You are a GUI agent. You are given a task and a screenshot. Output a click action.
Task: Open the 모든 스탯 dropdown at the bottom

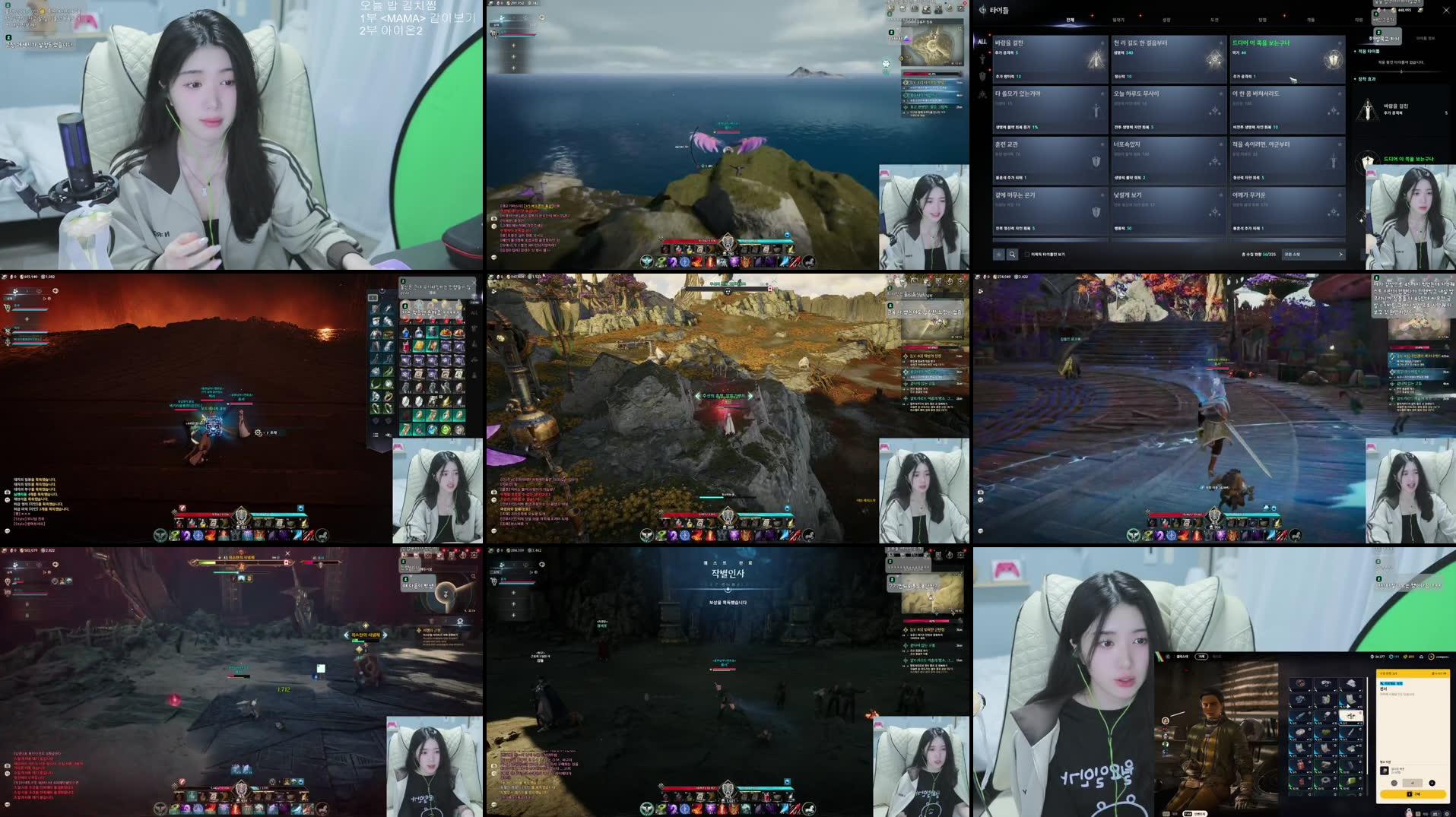[1315, 255]
